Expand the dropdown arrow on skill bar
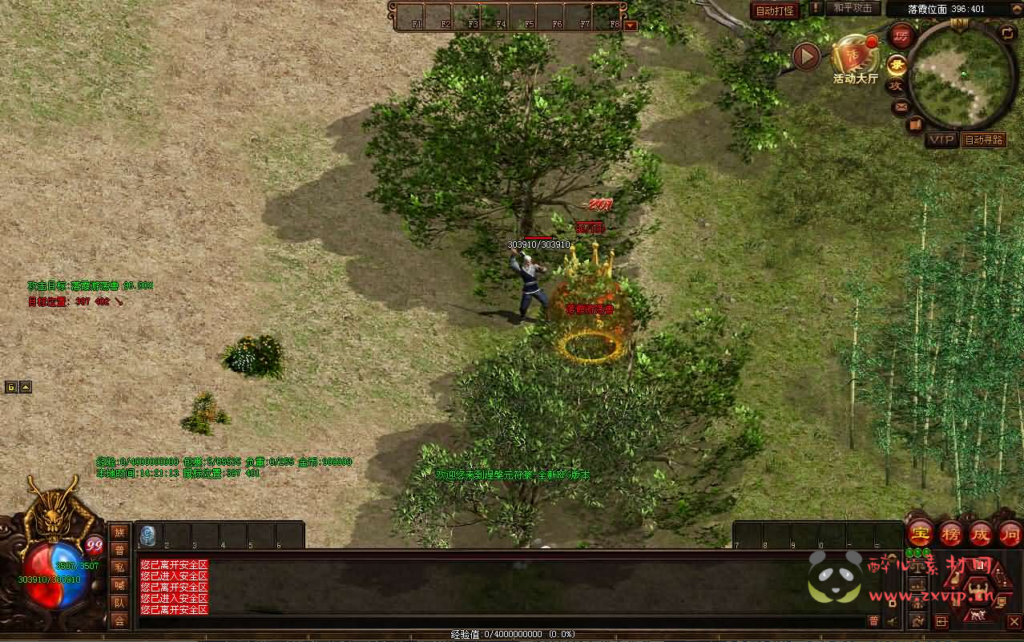The image size is (1024, 642). (x=631, y=25)
